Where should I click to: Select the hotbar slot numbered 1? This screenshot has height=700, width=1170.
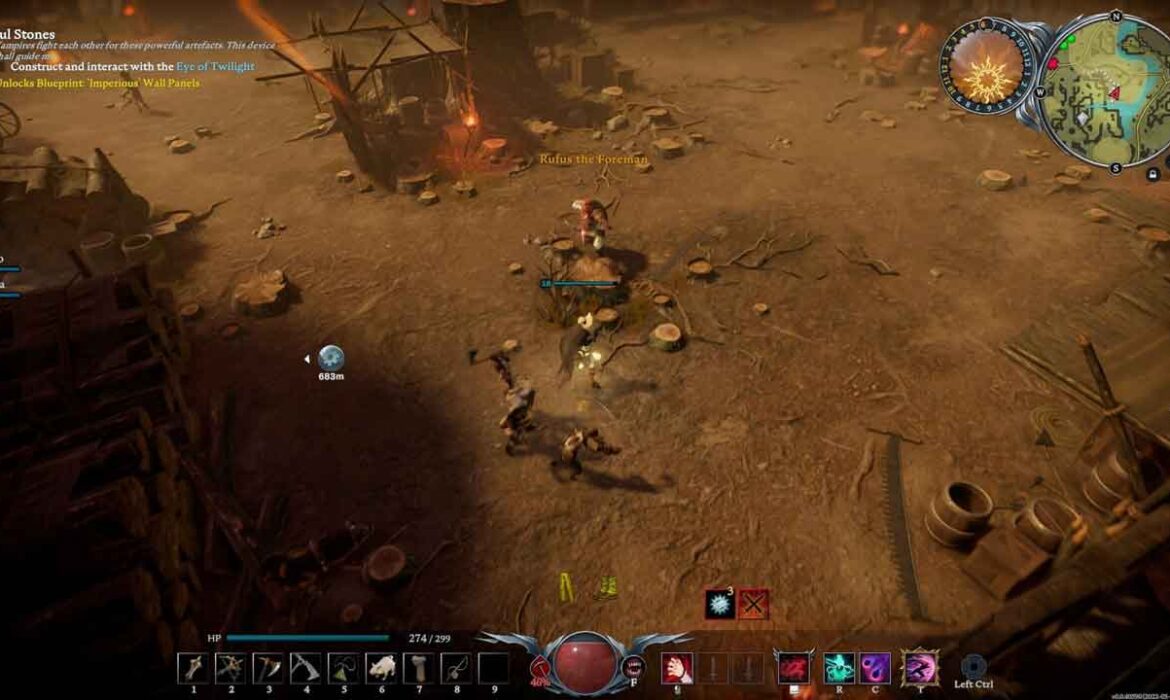point(193,667)
